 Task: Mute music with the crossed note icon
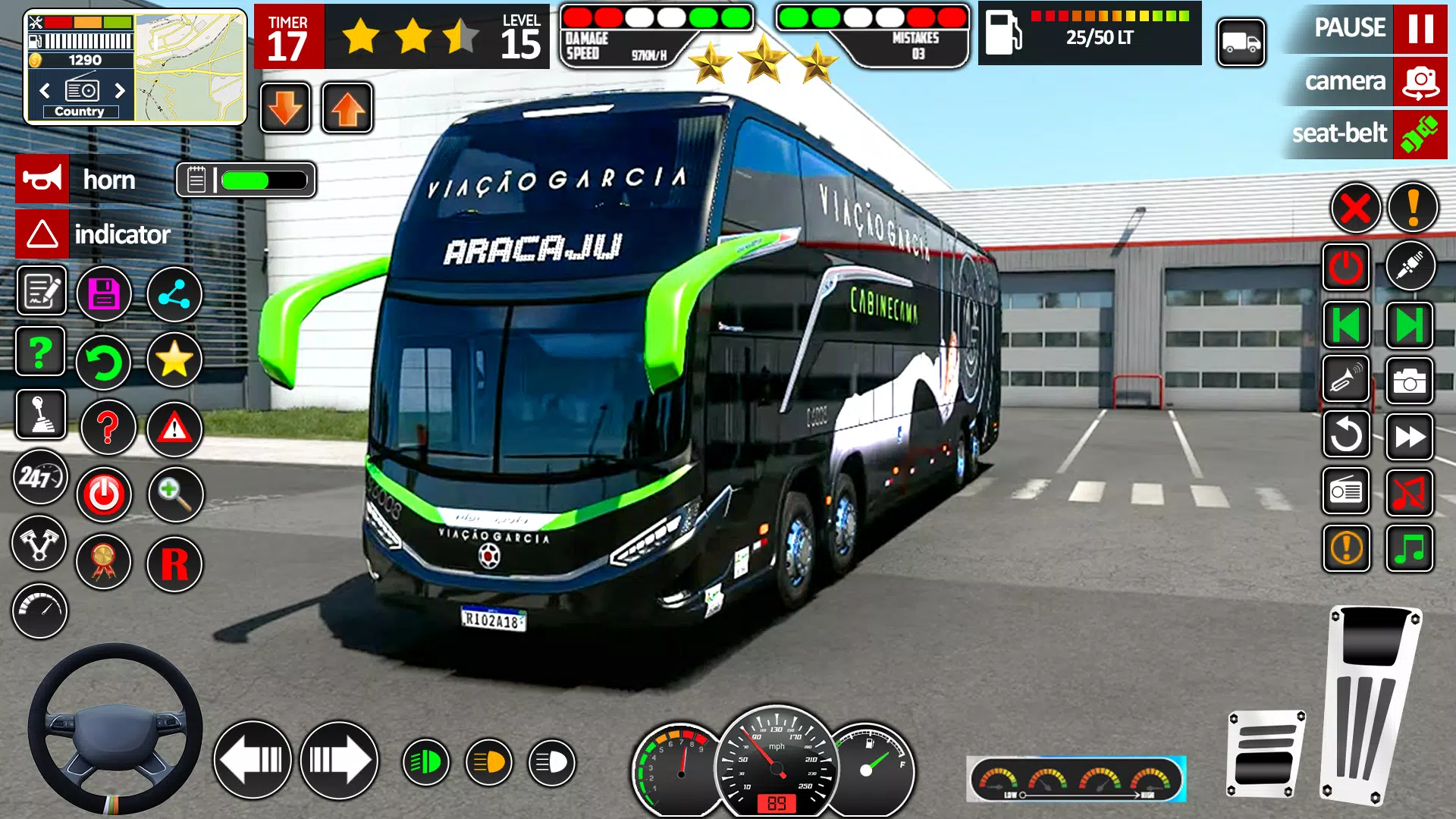point(1409,493)
